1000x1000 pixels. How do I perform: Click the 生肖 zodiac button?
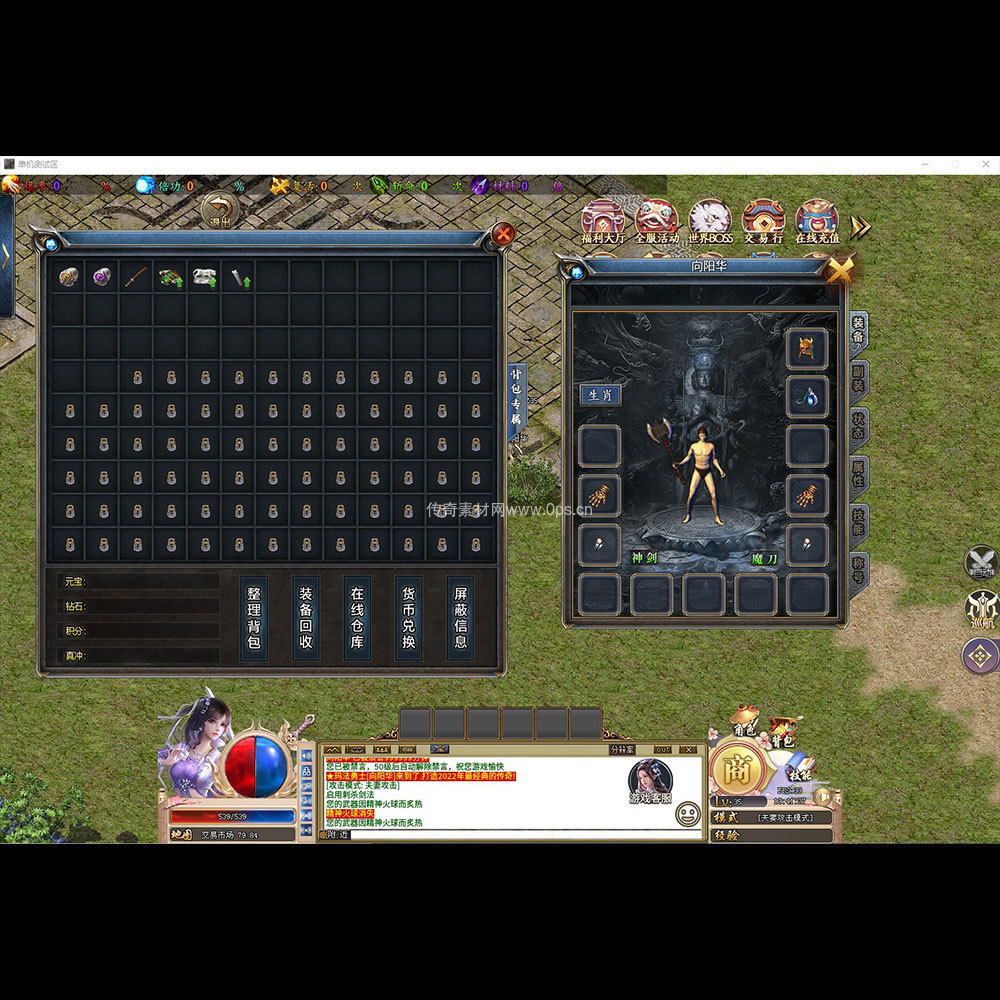(600, 394)
